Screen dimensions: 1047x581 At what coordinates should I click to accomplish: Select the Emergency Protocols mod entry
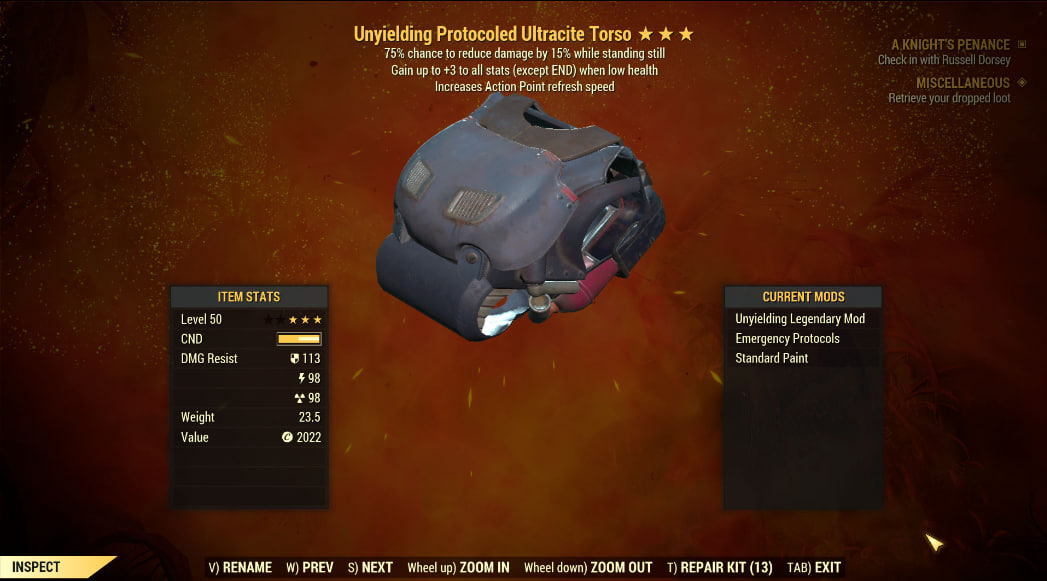point(787,339)
